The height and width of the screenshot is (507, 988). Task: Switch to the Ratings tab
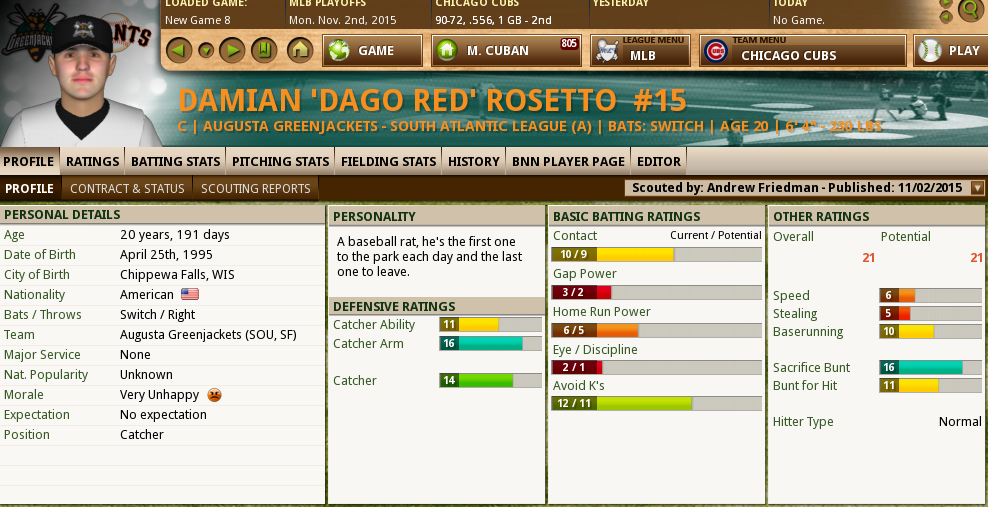tap(93, 161)
